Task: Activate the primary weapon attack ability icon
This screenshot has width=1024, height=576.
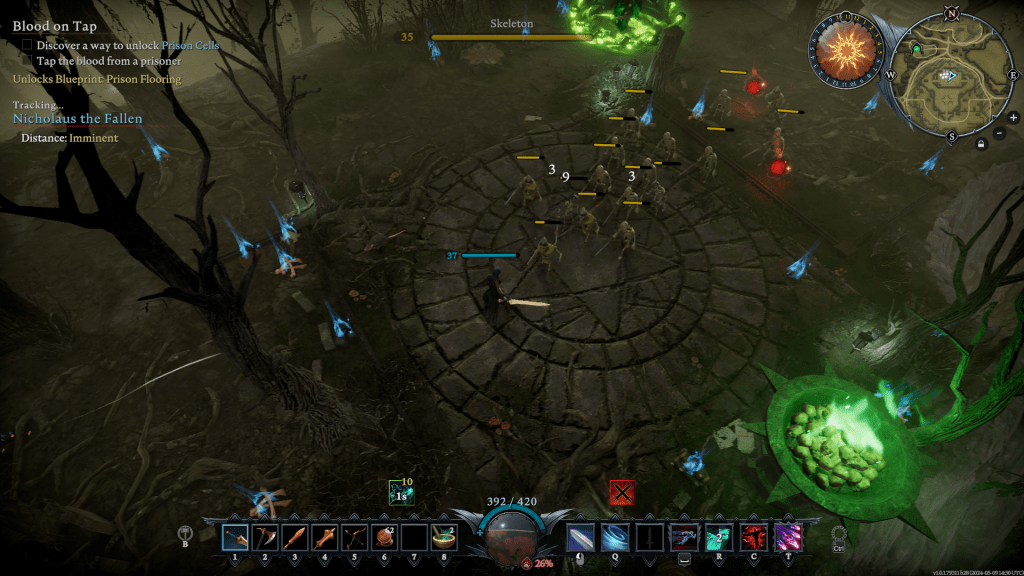Action: (x=581, y=538)
